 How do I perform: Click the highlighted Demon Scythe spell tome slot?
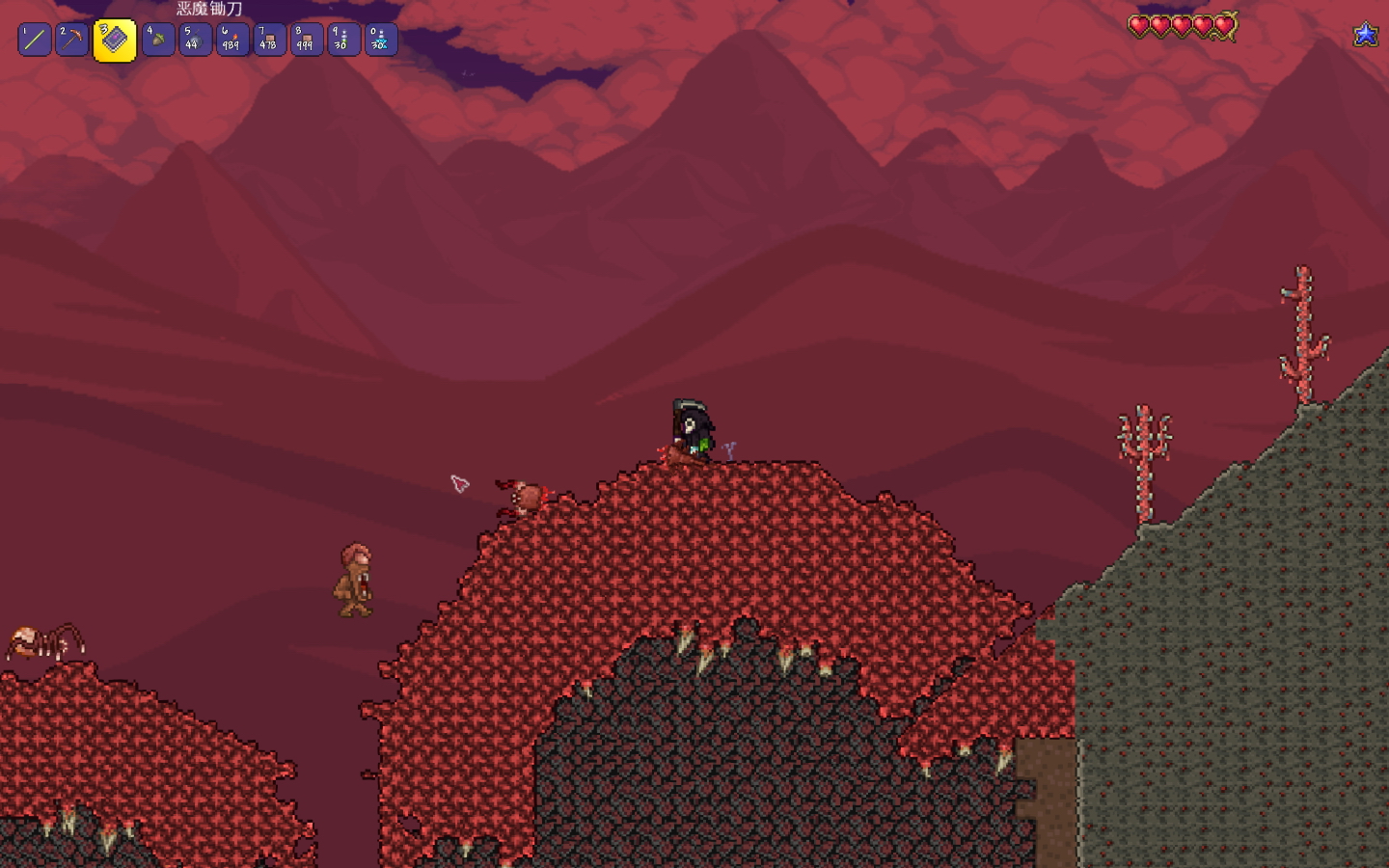[115, 41]
